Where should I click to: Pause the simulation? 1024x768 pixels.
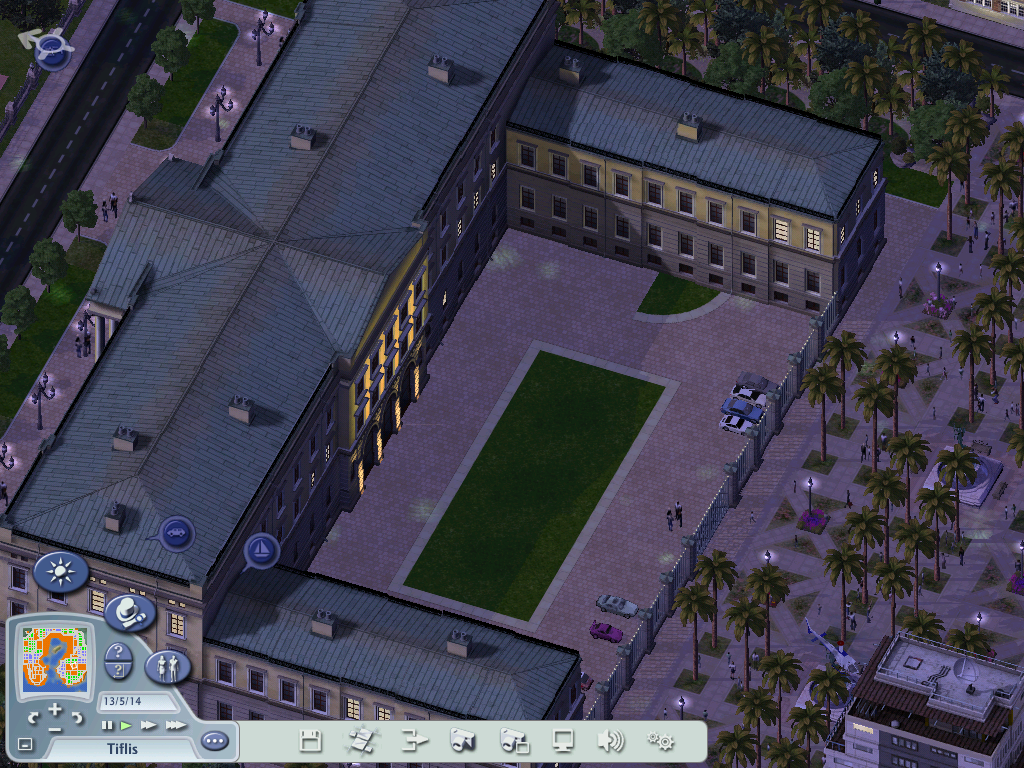click(x=108, y=725)
